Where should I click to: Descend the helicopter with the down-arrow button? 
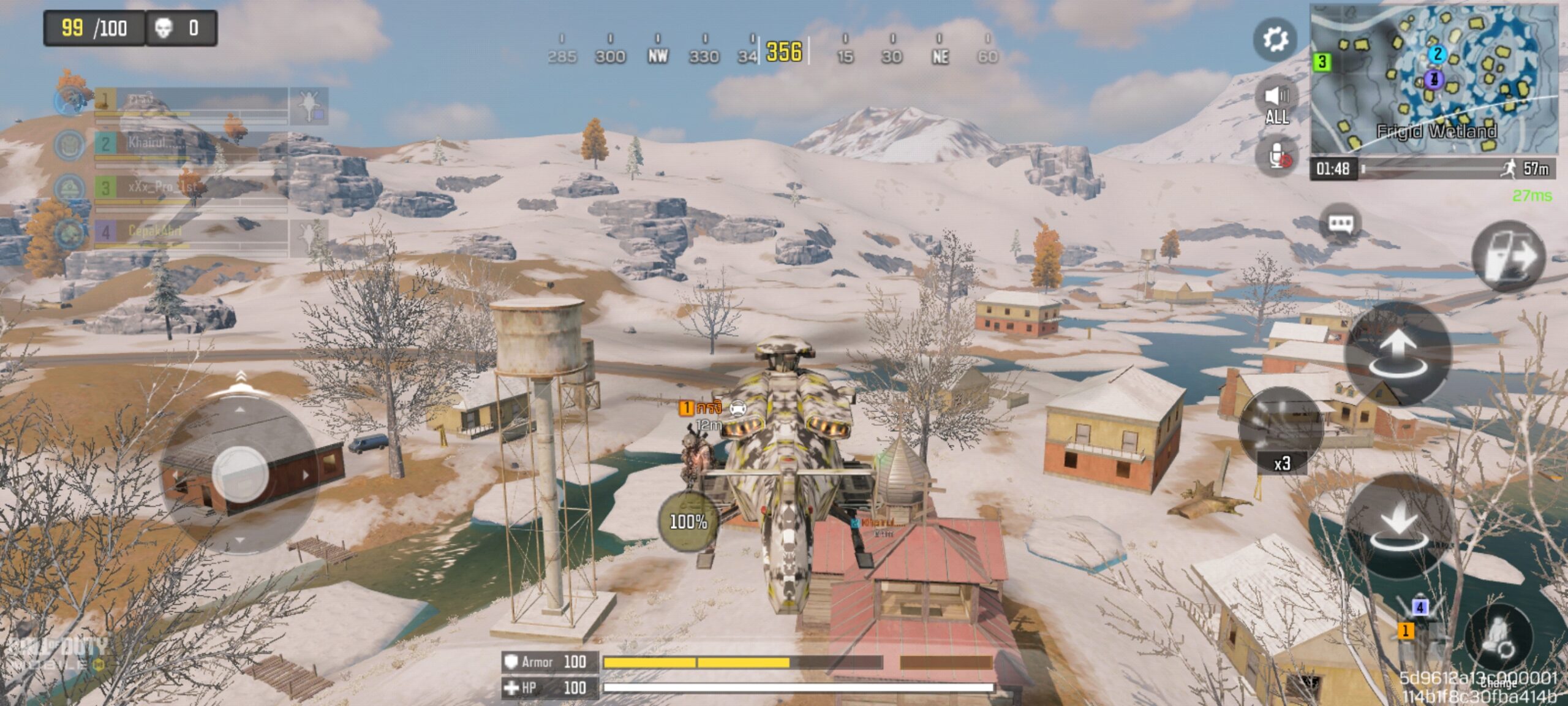(x=1398, y=526)
